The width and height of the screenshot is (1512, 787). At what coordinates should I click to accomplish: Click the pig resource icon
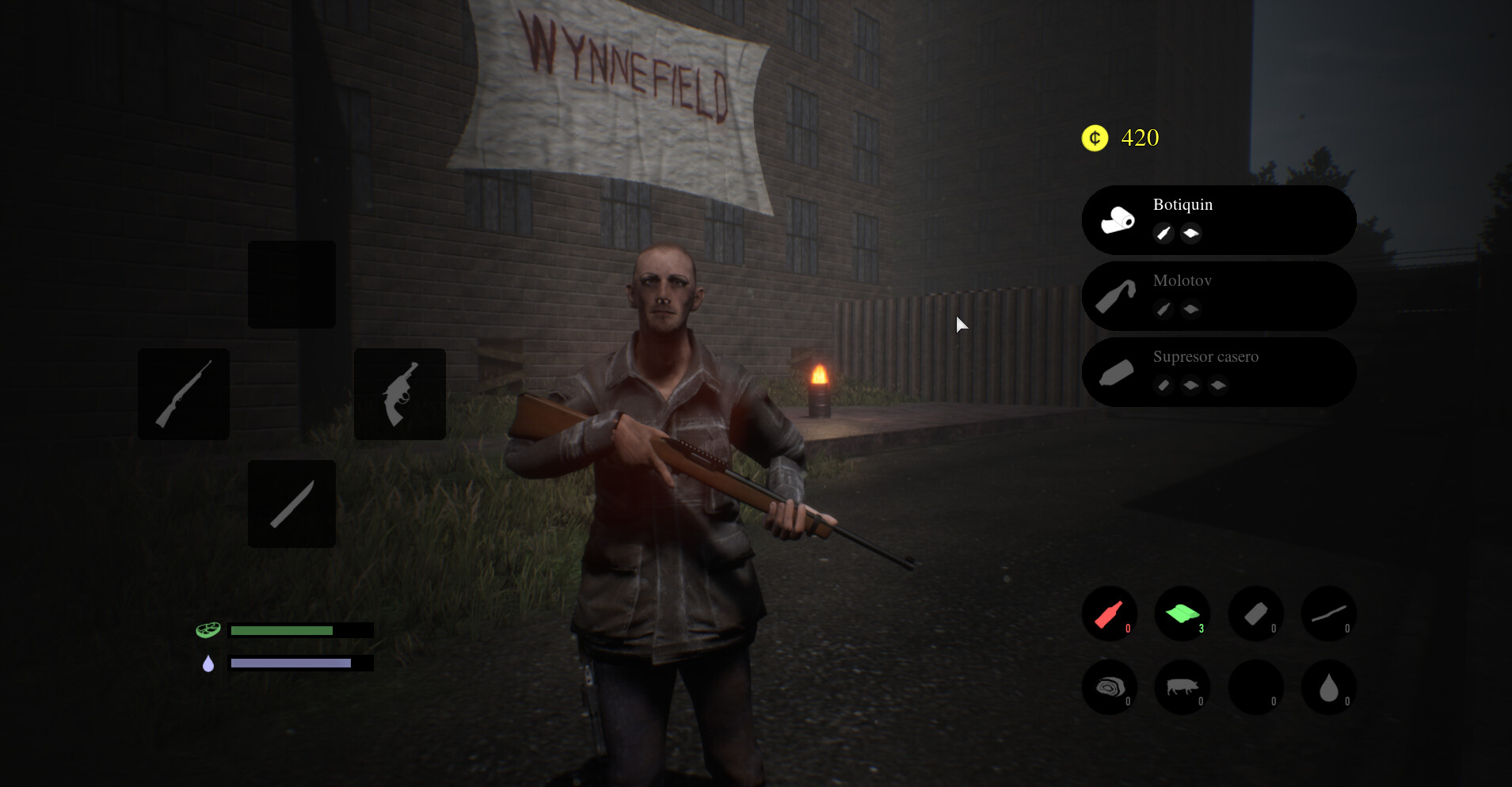(x=1183, y=687)
